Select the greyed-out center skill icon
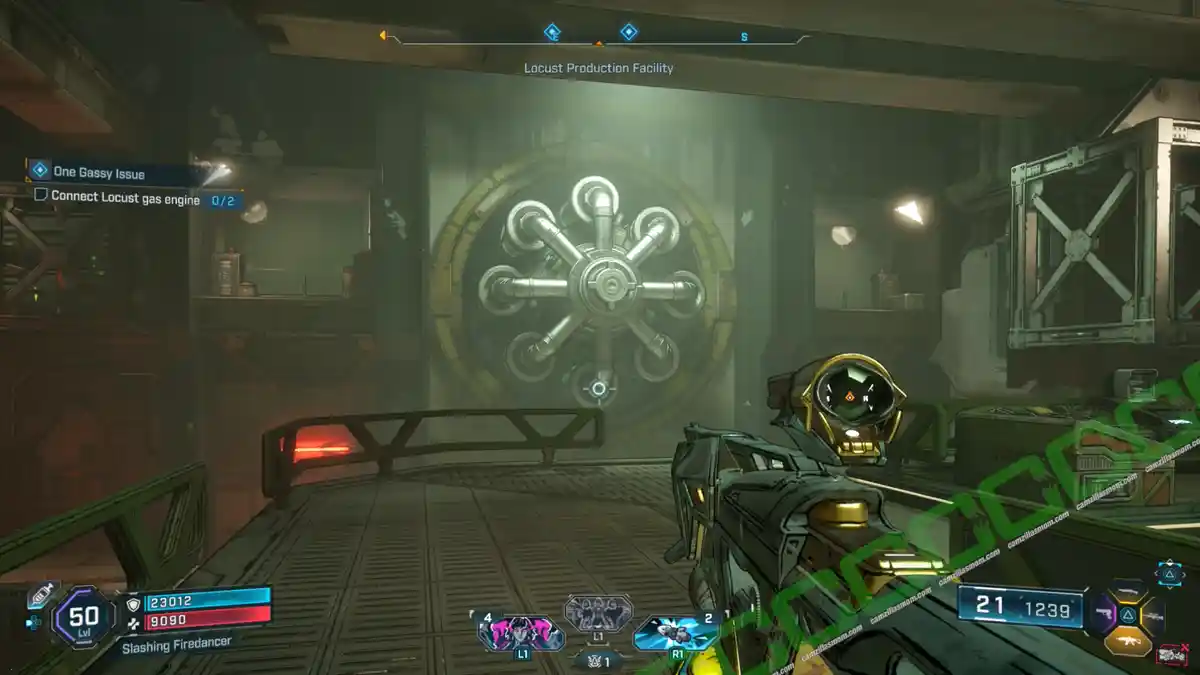The height and width of the screenshot is (675, 1200). [x=598, y=612]
